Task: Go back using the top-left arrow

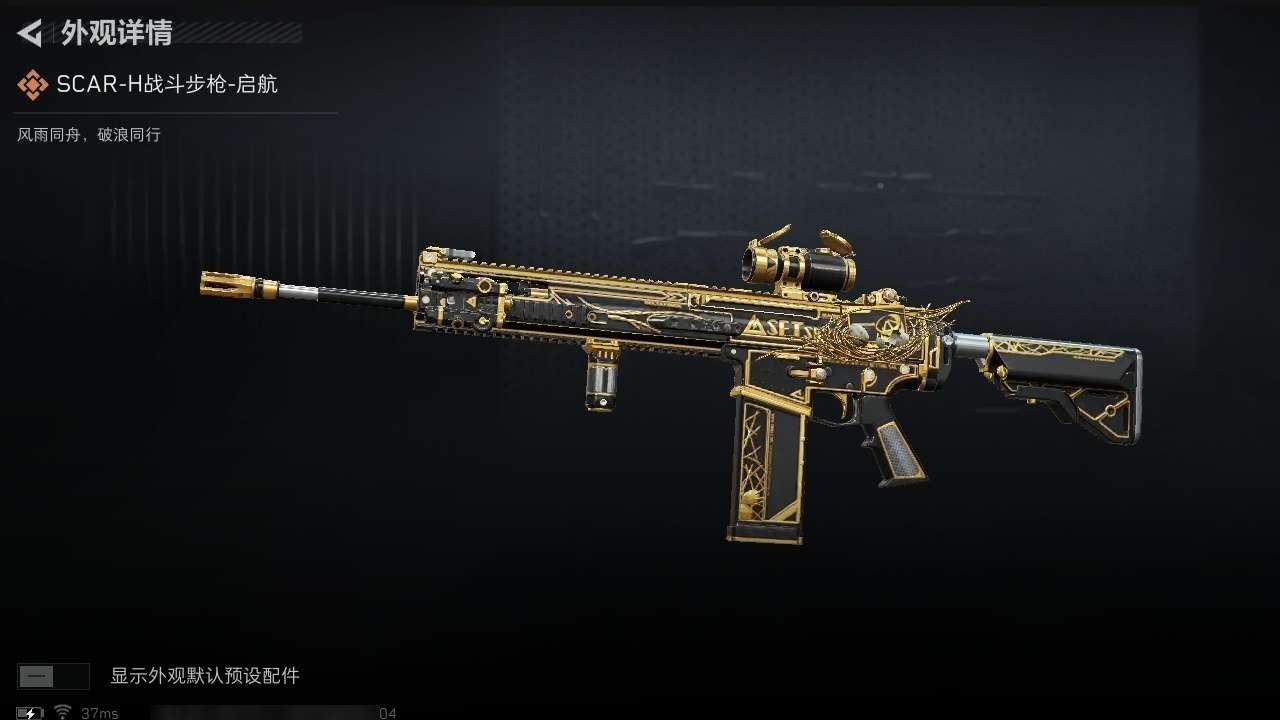Action: [x=31, y=33]
